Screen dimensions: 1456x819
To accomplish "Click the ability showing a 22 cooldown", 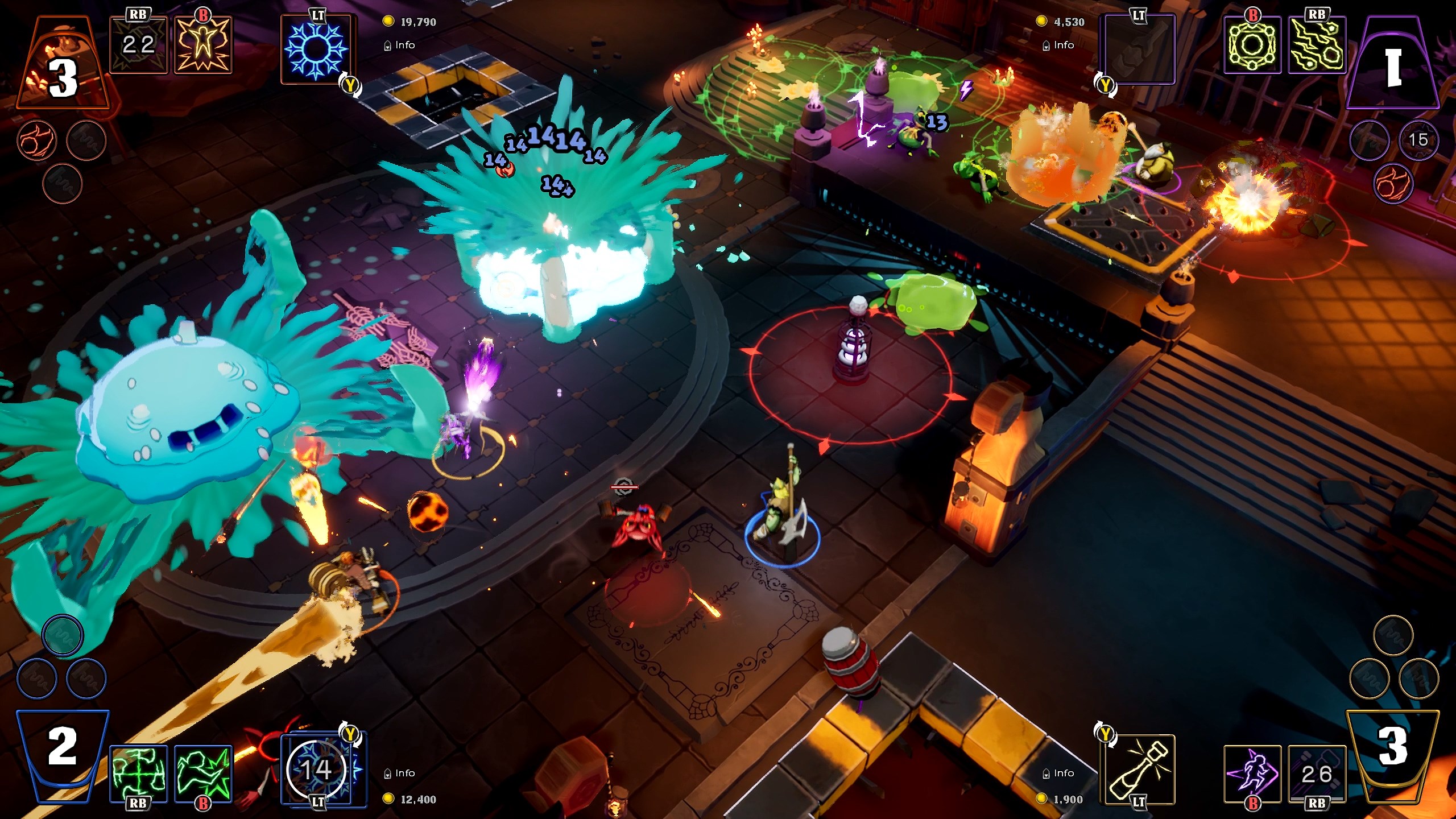I will (x=138, y=45).
